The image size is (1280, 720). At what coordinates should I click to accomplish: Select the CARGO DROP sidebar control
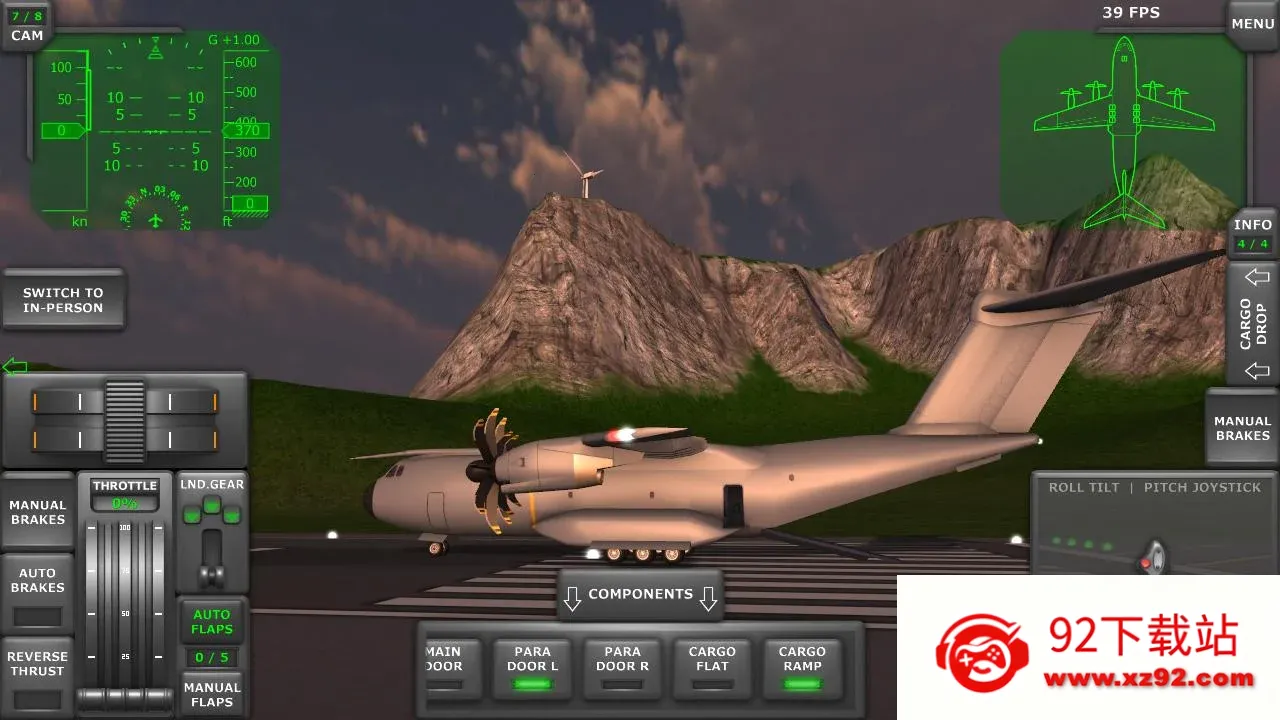pyautogui.click(x=1253, y=322)
